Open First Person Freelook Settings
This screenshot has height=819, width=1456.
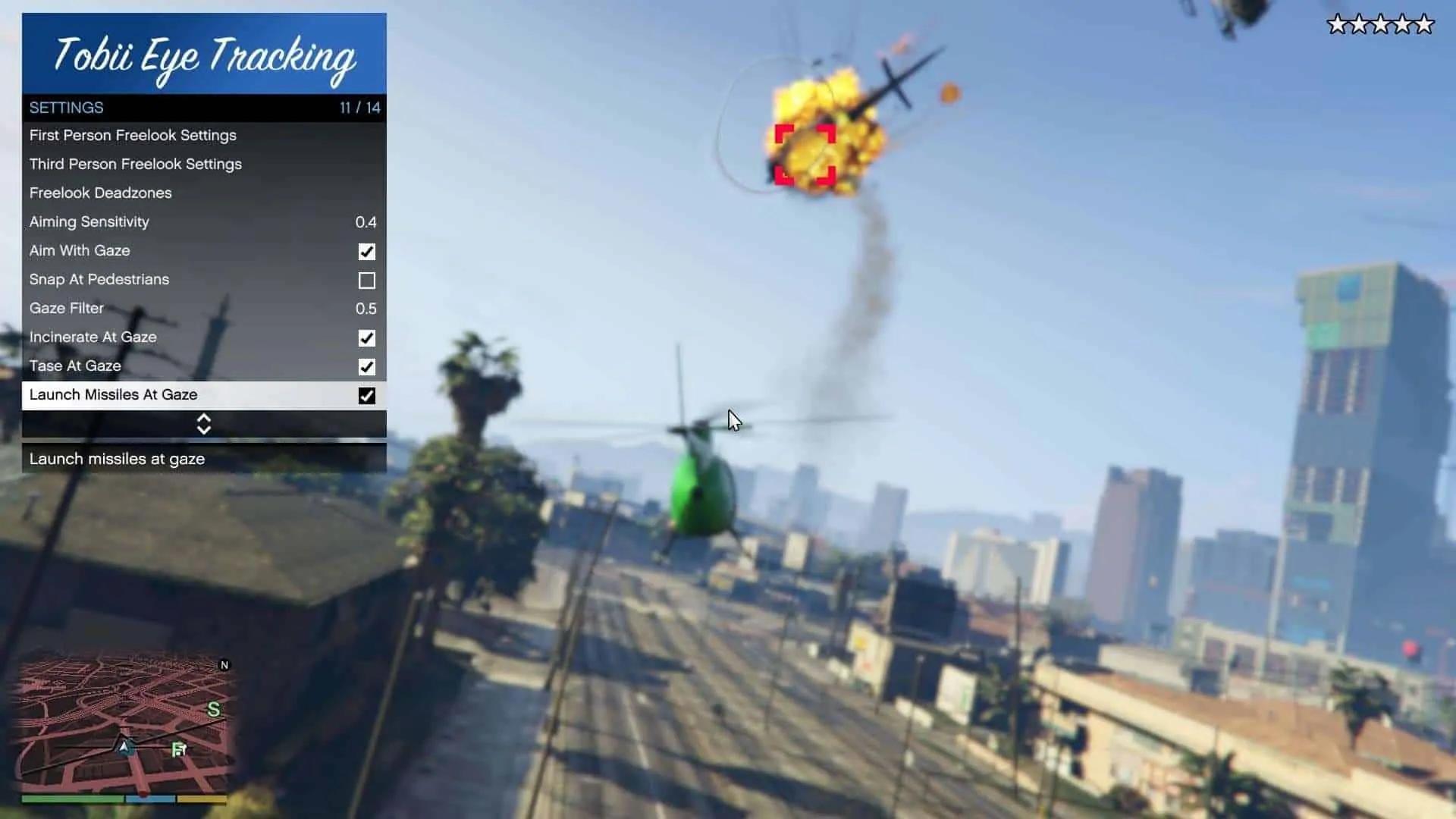pos(133,136)
